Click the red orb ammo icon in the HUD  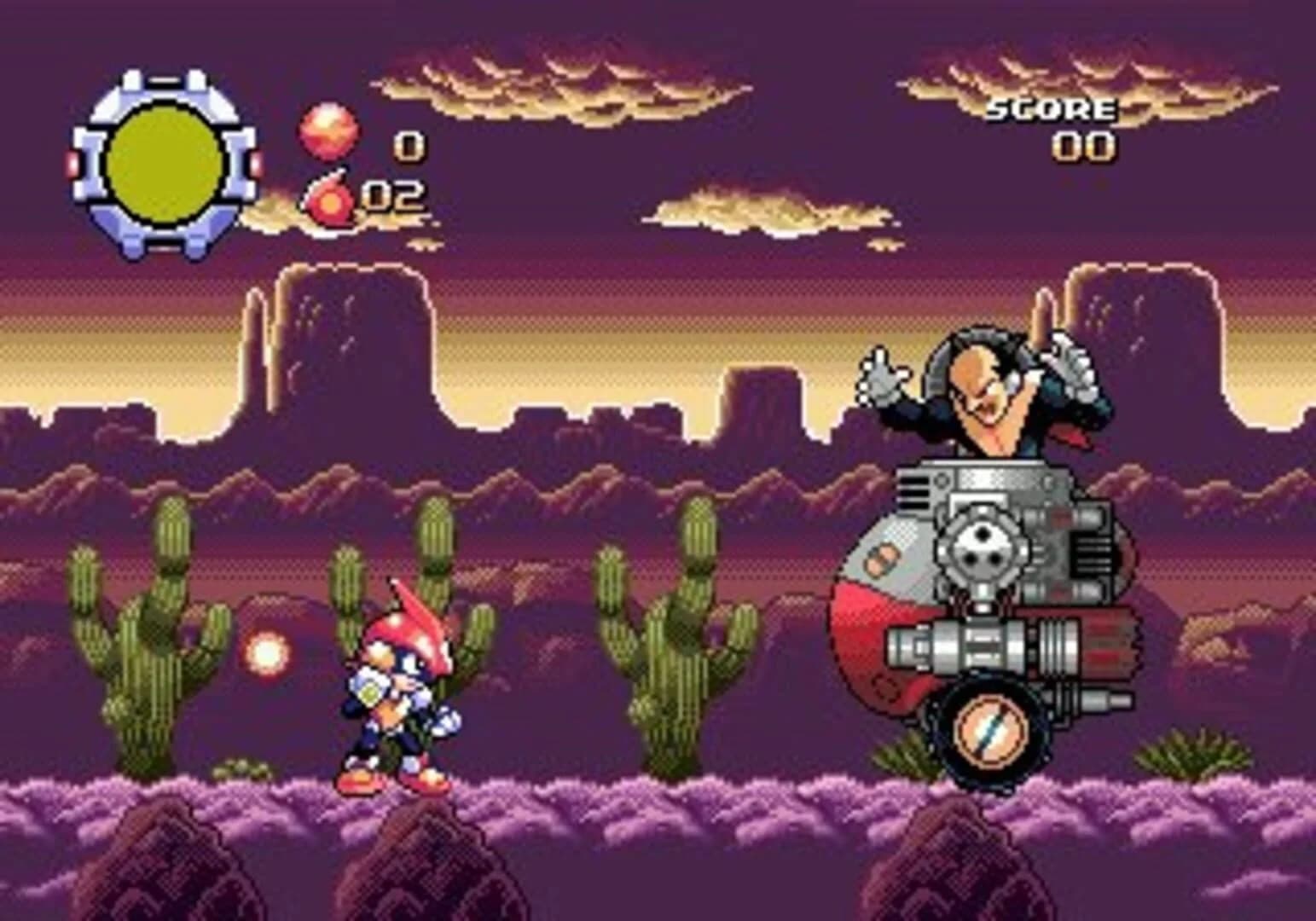pyautogui.click(x=328, y=132)
